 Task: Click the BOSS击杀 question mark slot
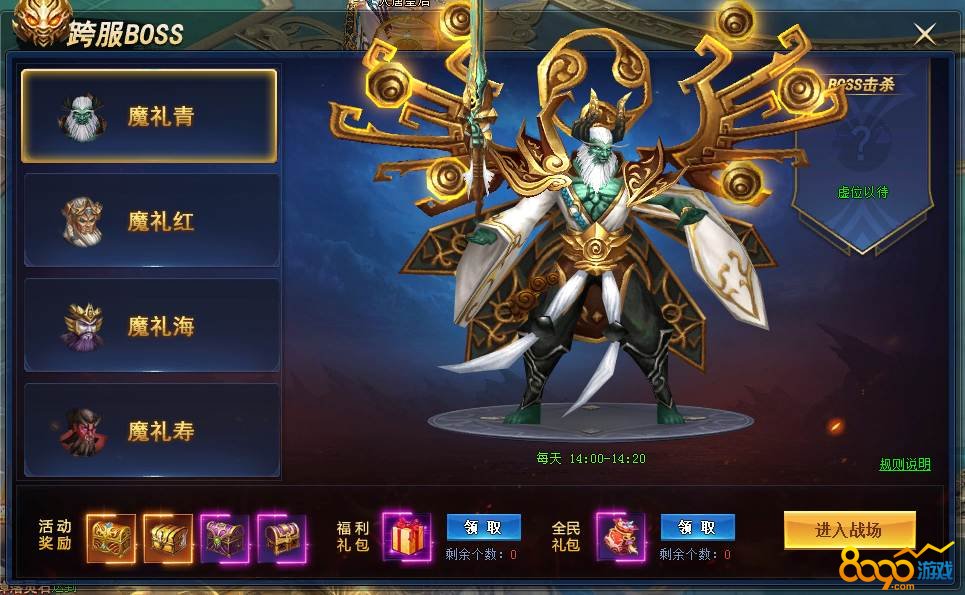(862, 141)
